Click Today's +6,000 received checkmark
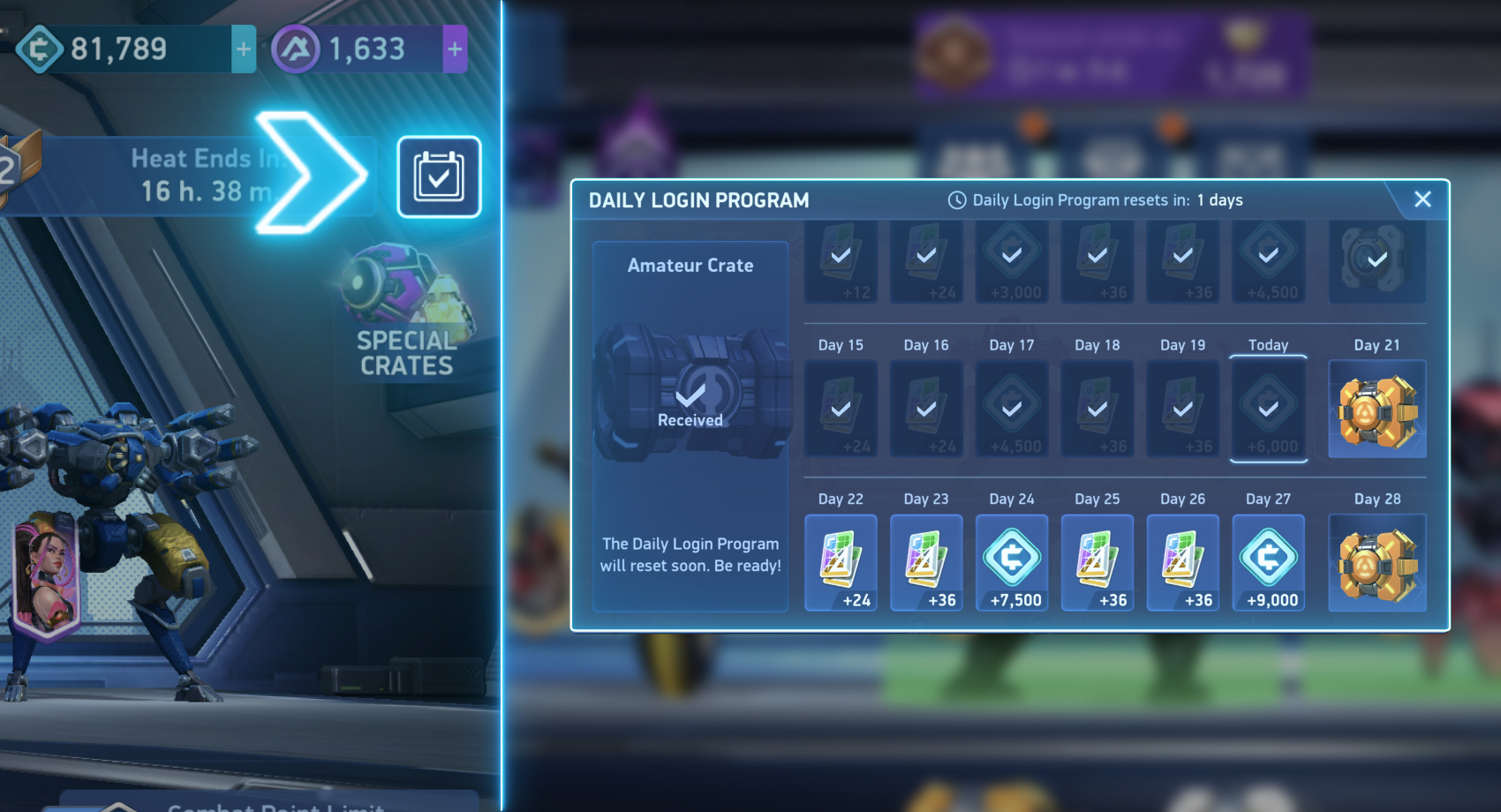1501x812 pixels. (x=1269, y=408)
